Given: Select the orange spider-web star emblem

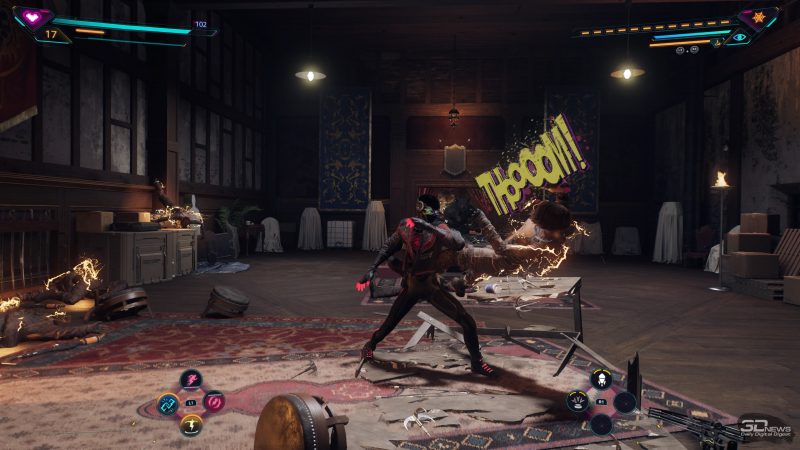Looking at the screenshot, I should click(x=758, y=18).
